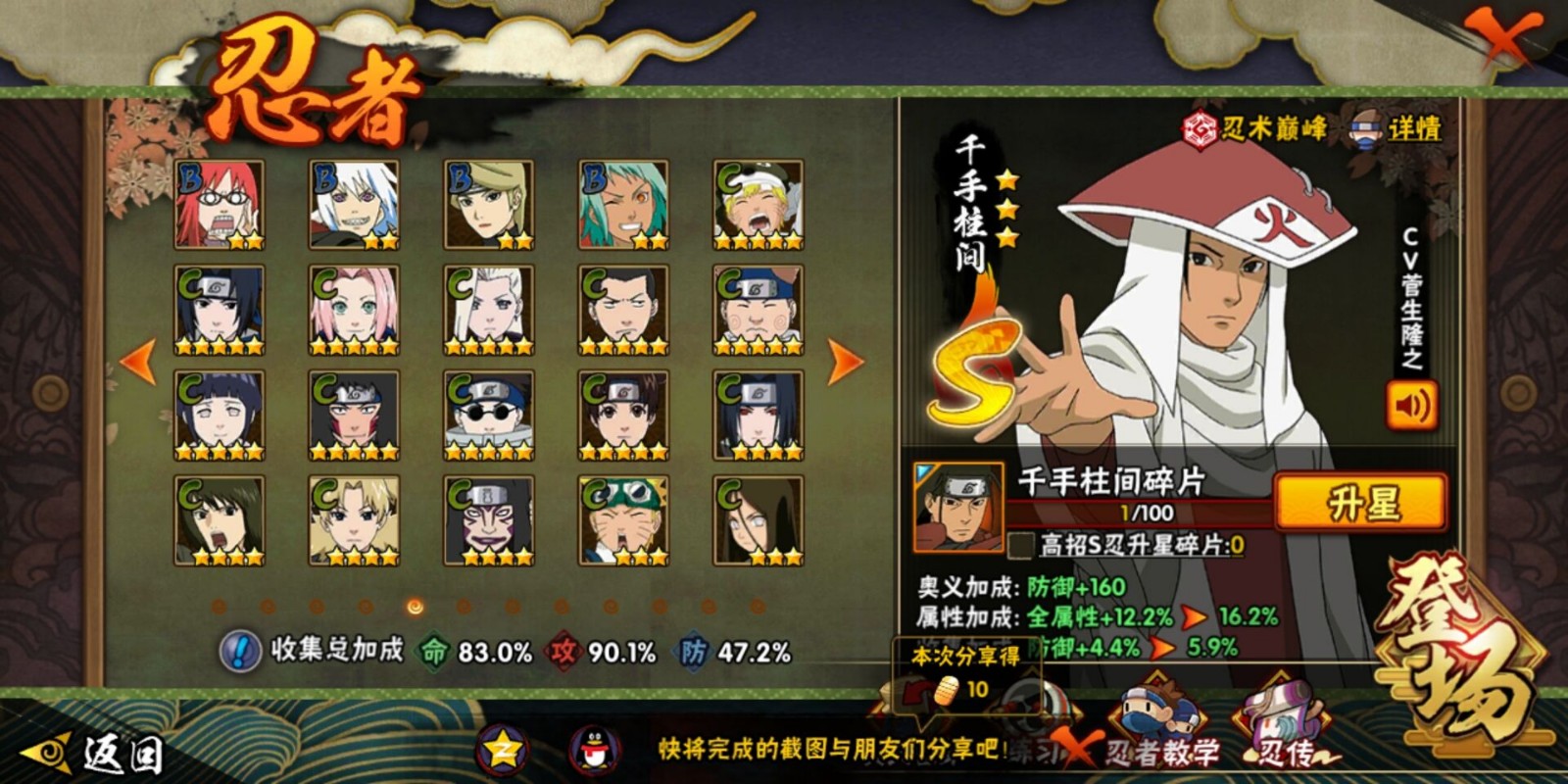Select the 千手柱间碎片 fragment portrait
The height and width of the screenshot is (784, 1568).
958,507
